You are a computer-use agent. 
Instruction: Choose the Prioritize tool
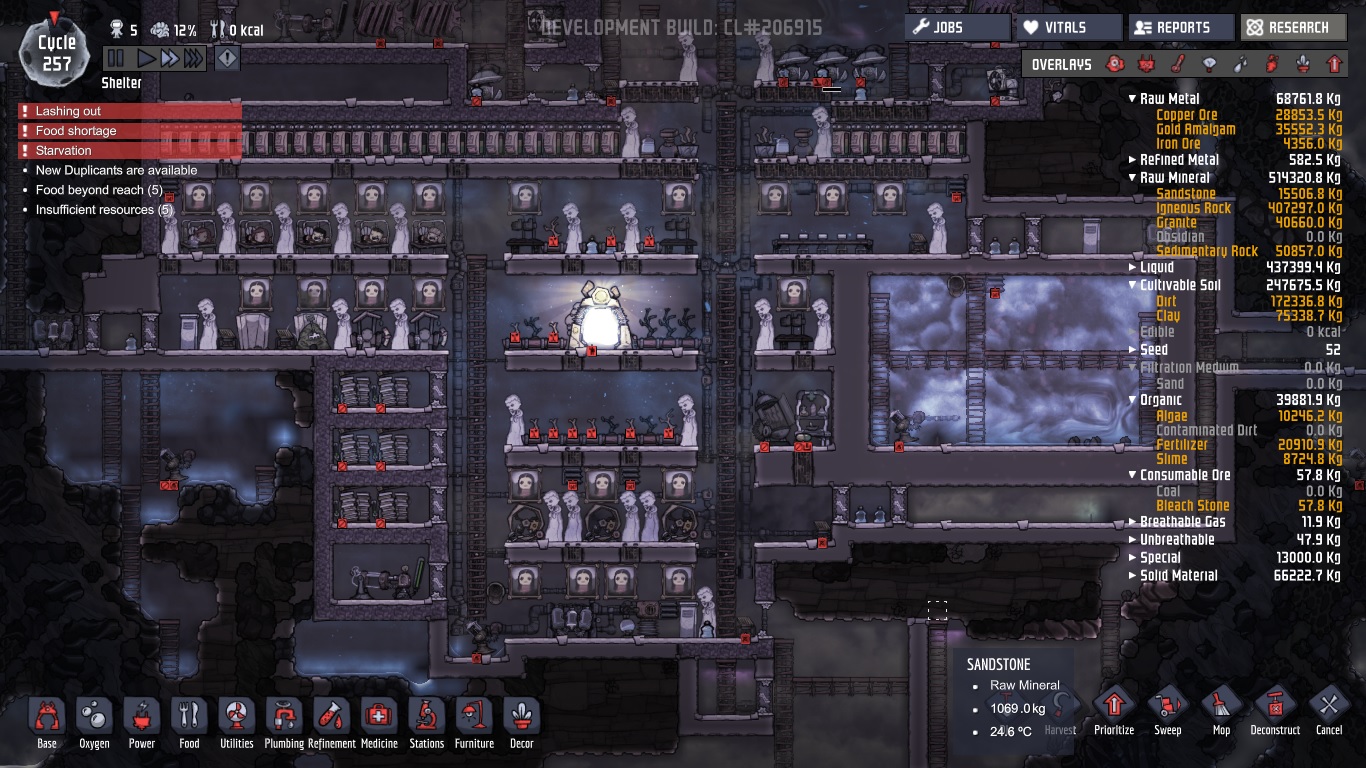pyautogui.click(x=1114, y=712)
